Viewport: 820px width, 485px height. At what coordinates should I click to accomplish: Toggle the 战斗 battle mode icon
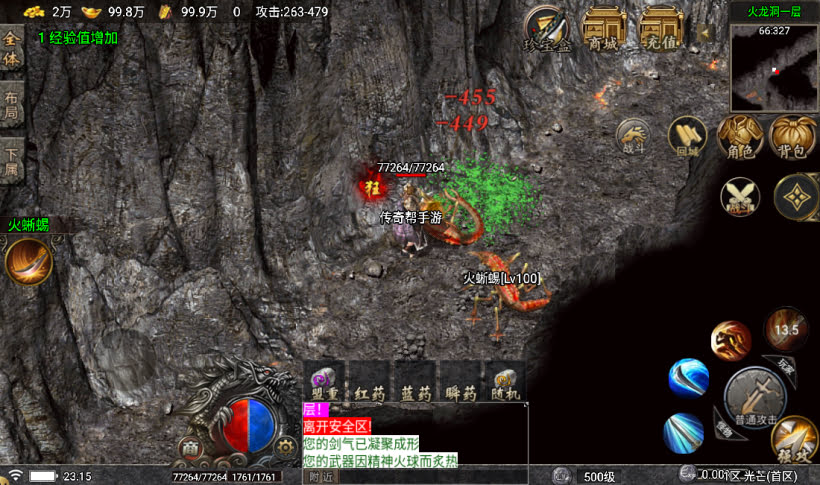click(633, 135)
